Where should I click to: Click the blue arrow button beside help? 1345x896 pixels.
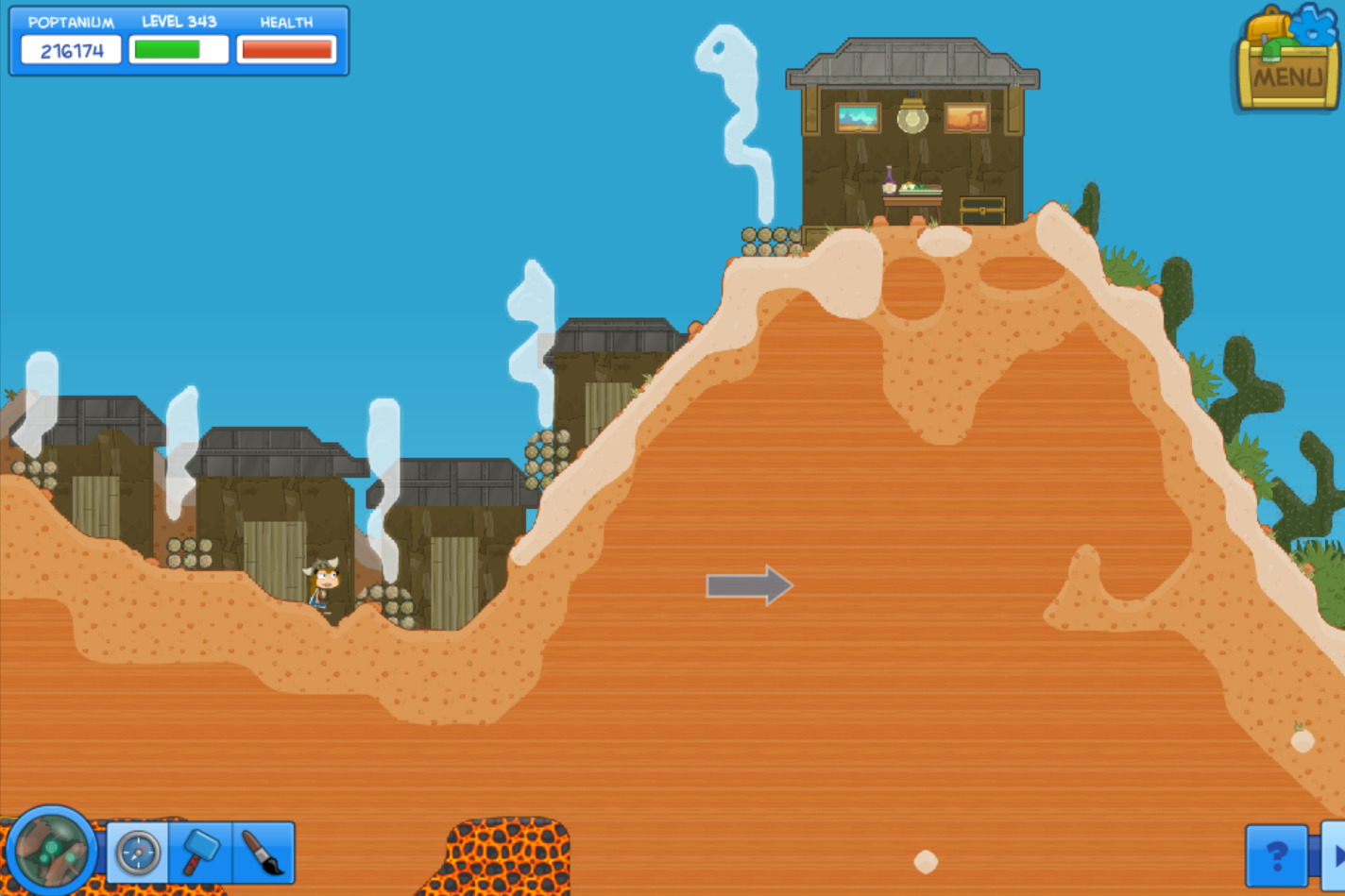tap(1334, 856)
